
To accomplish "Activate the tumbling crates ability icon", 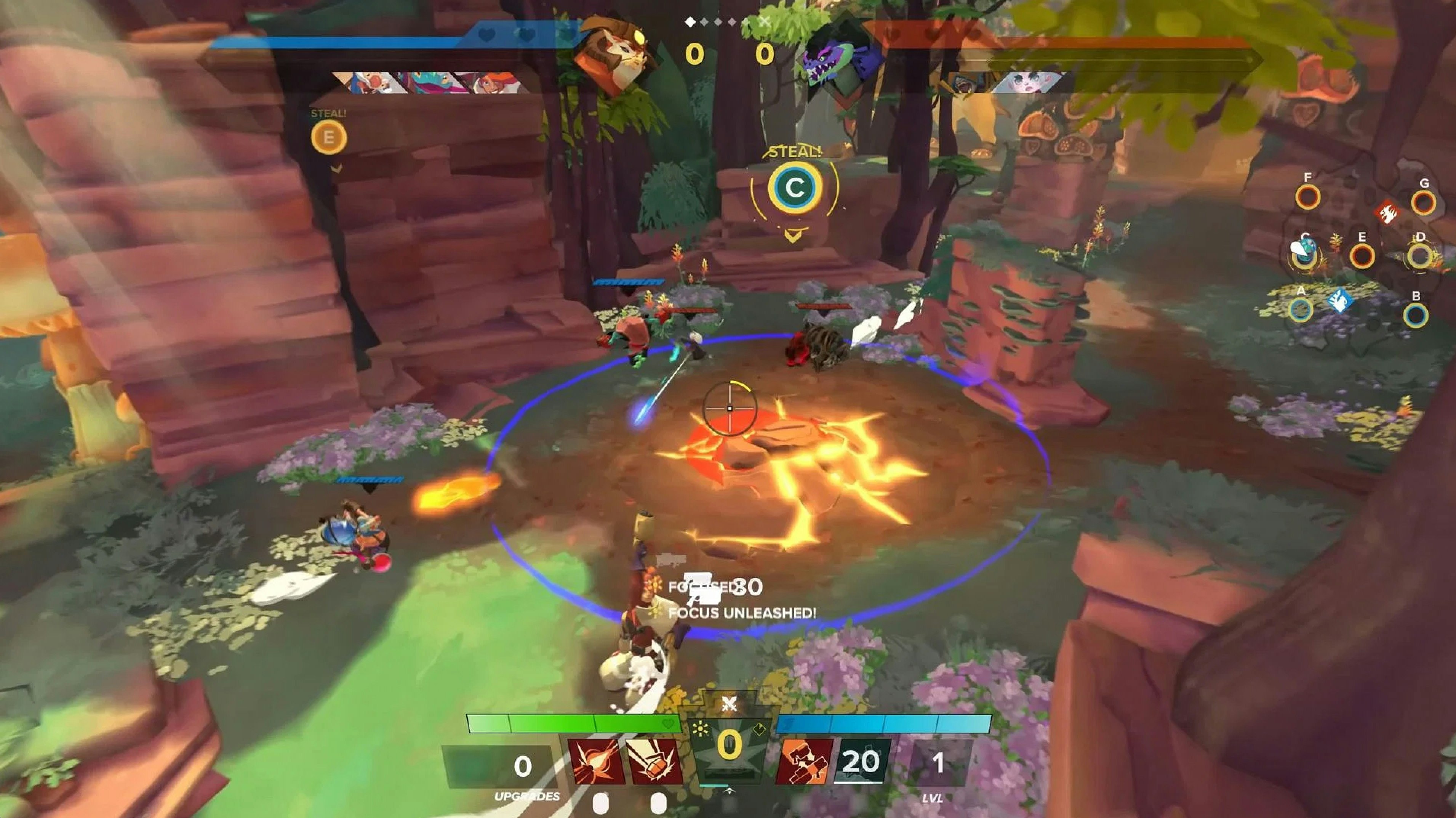I will pyautogui.click(x=804, y=762).
